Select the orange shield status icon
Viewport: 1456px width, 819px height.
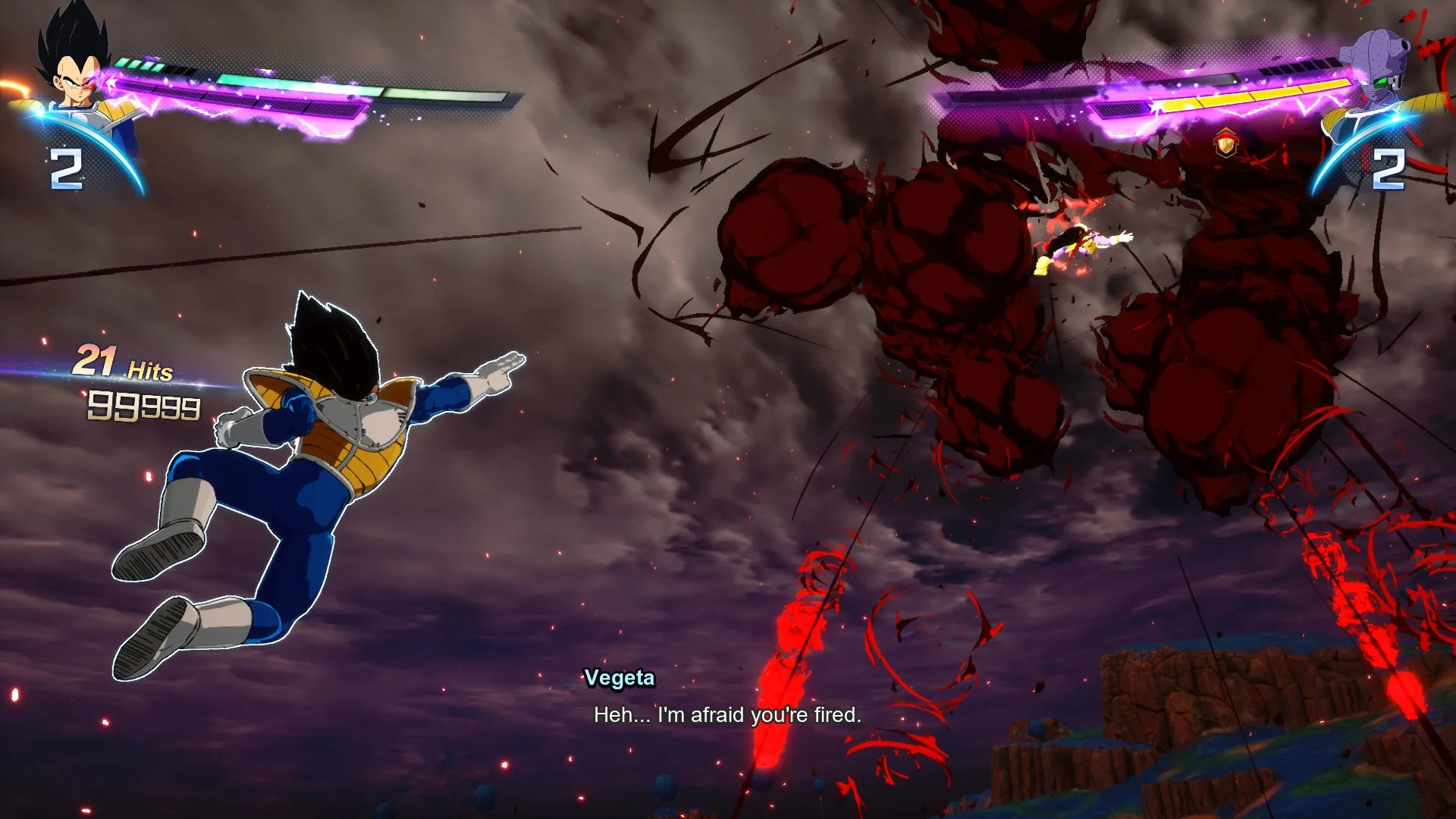(1225, 143)
